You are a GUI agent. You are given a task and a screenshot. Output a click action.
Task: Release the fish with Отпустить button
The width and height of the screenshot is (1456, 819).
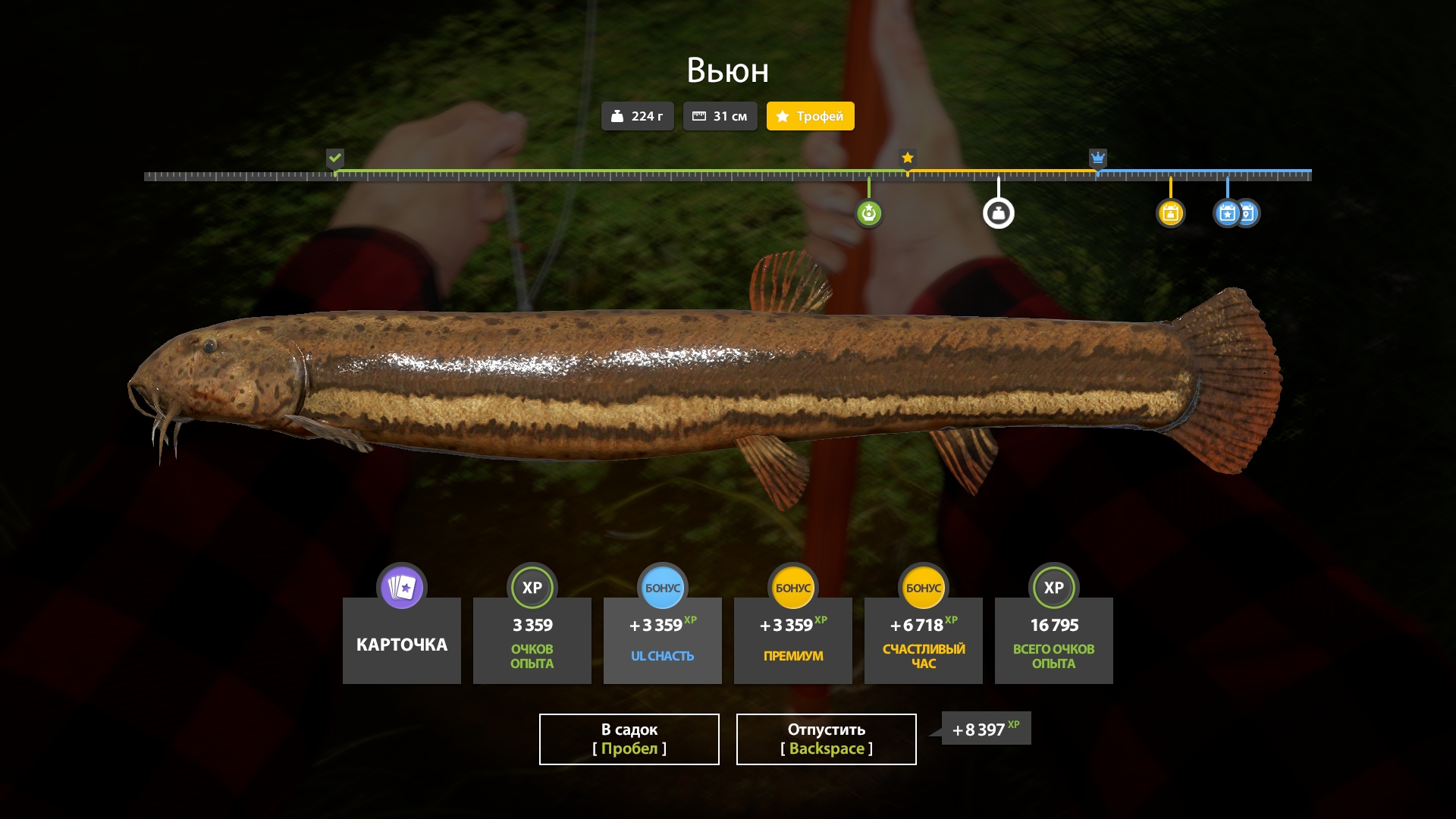pos(826,739)
